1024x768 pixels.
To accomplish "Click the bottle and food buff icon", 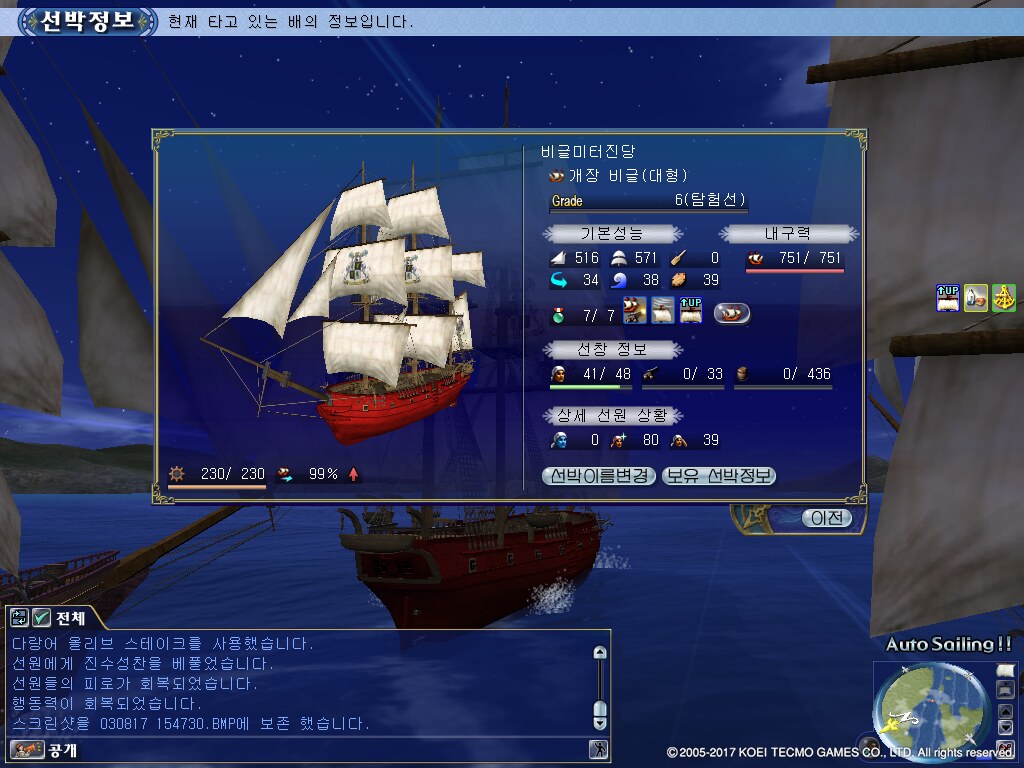I will coord(976,297).
